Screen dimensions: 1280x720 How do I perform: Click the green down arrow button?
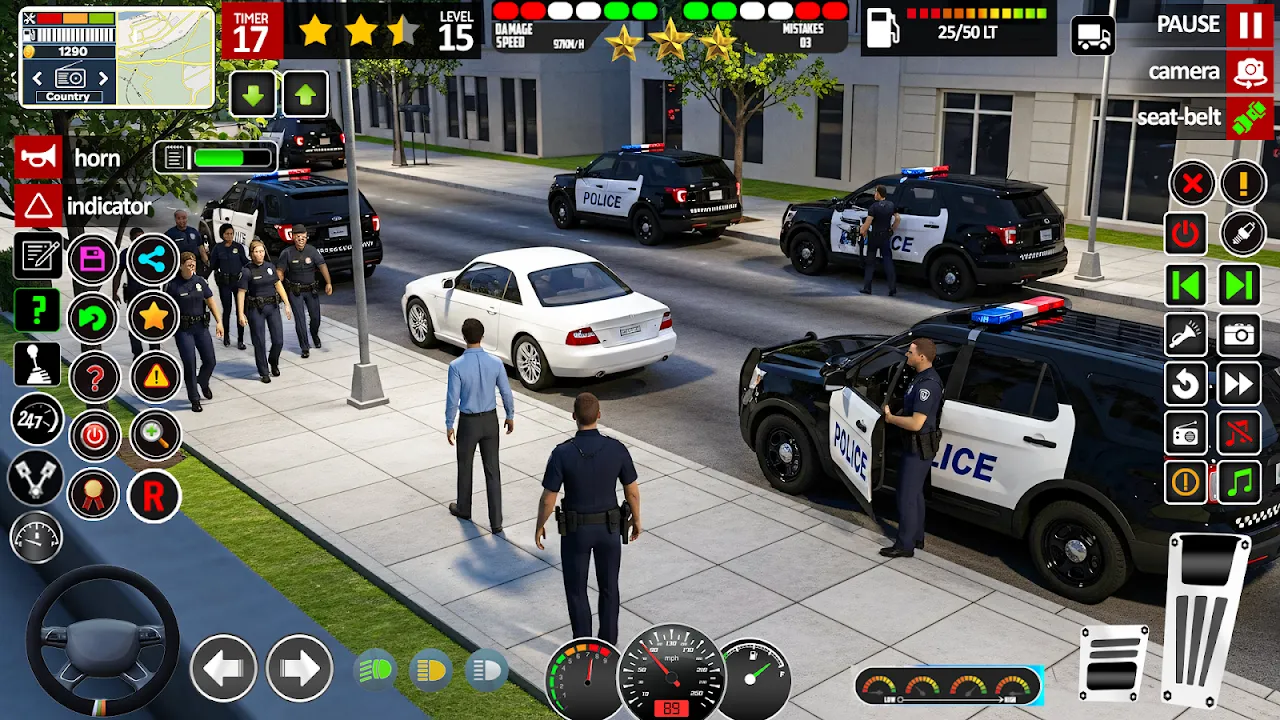coord(253,95)
